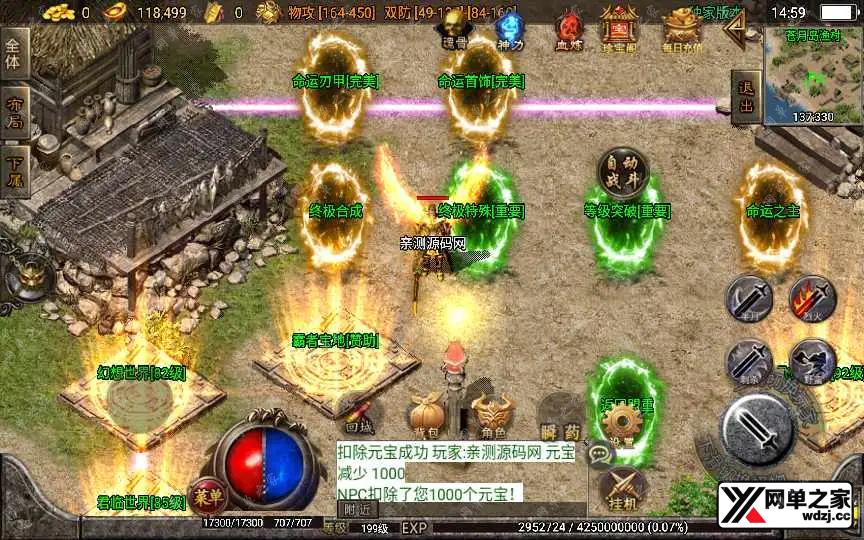Activate the 烈火 flaming sword skill
Screen dimensions: 864x540
click(812, 300)
